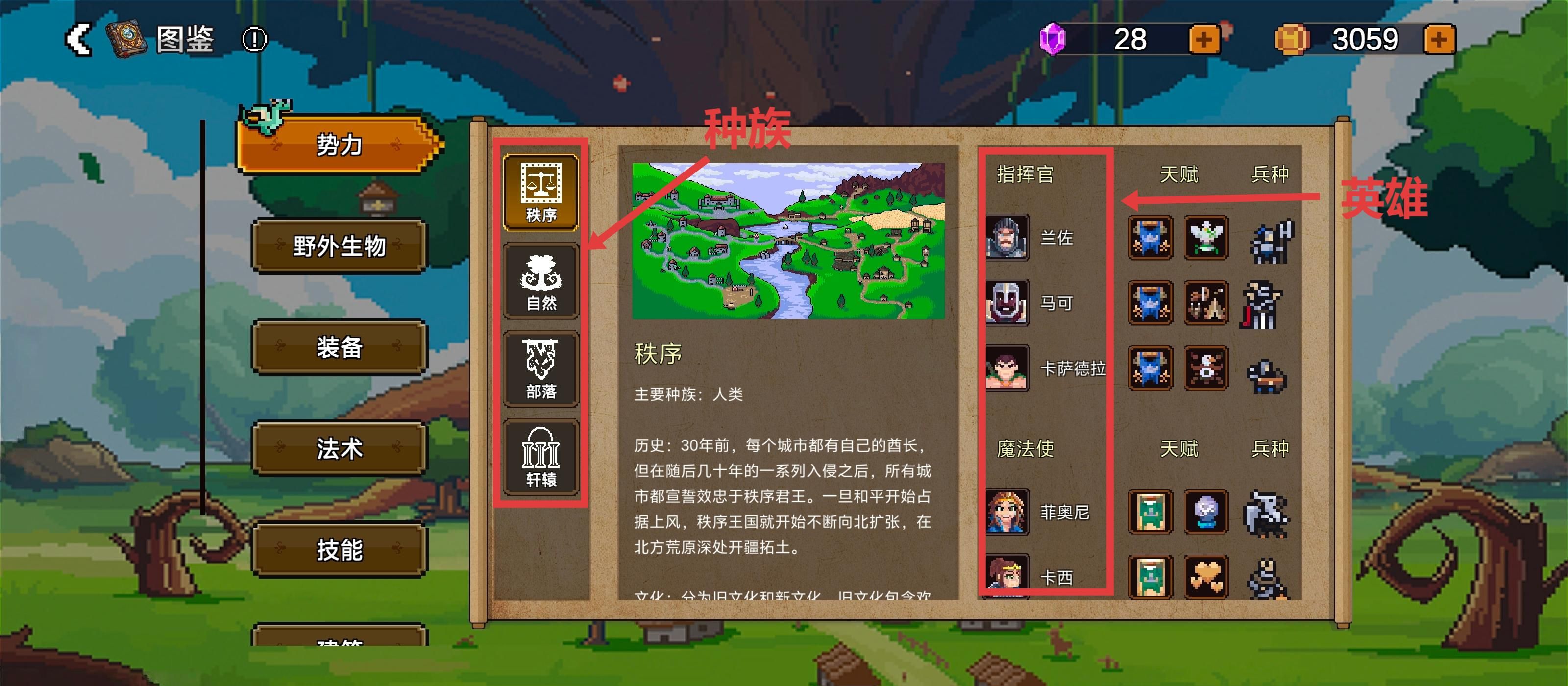Image resolution: width=1568 pixels, height=686 pixels.
Task: Open the exclamation mark info icon
Action: pyautogui.click(x=255, y=40)
